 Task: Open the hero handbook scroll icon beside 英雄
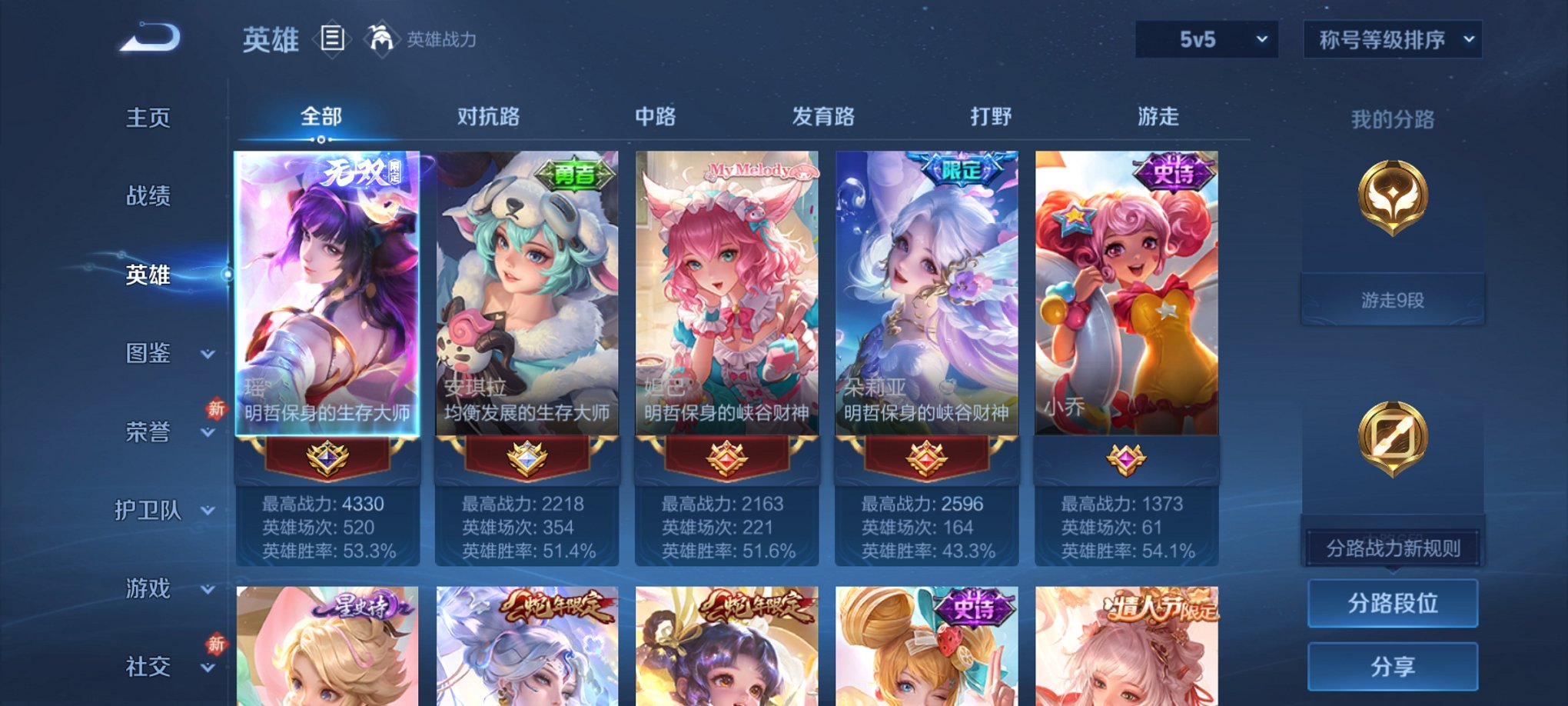(332, 38)
